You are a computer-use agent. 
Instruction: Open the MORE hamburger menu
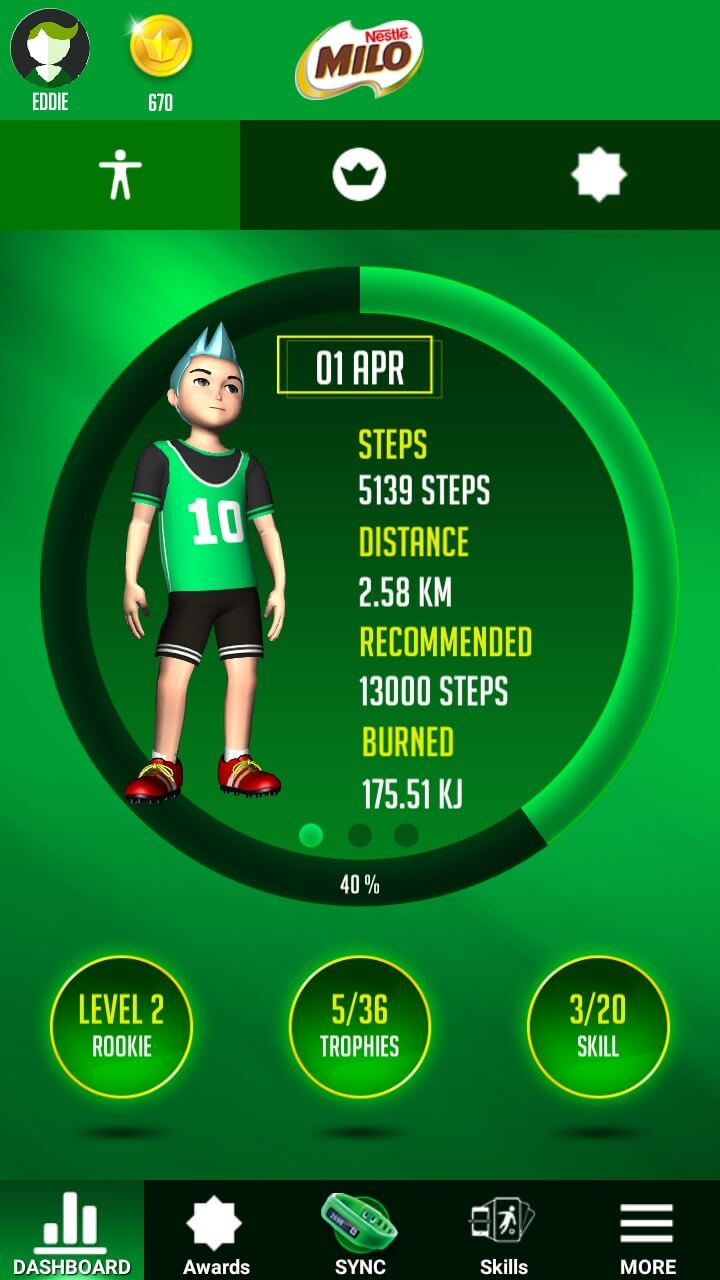coord(647,1232)
